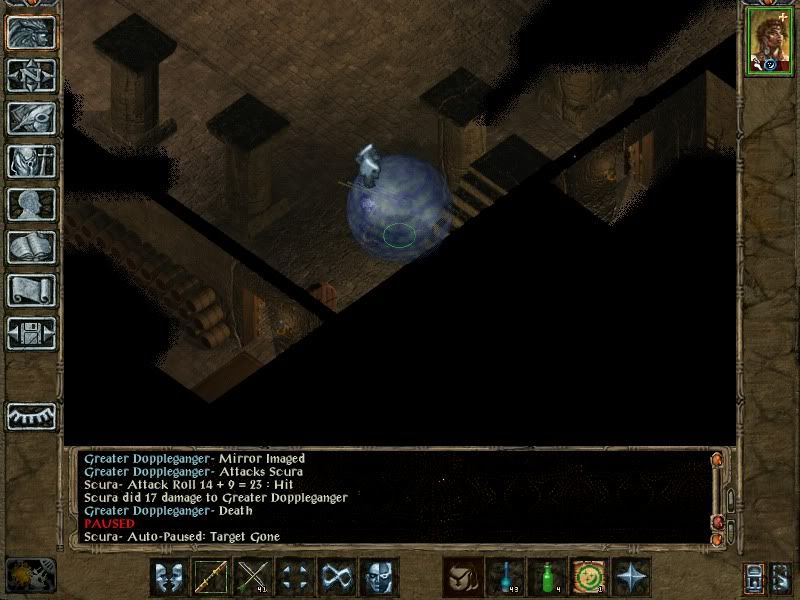Select Scura's character portrait
Image resolution: width=800 pixels, height=600 pixels.
(765, 42)
